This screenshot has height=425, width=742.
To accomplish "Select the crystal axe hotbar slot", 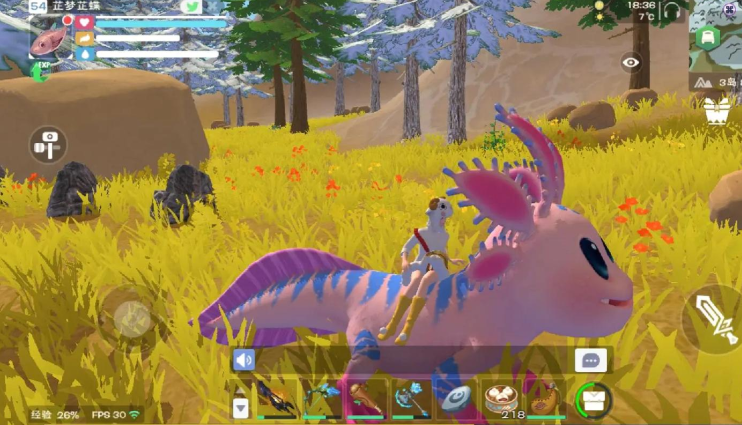I will (x=412, y=398).
